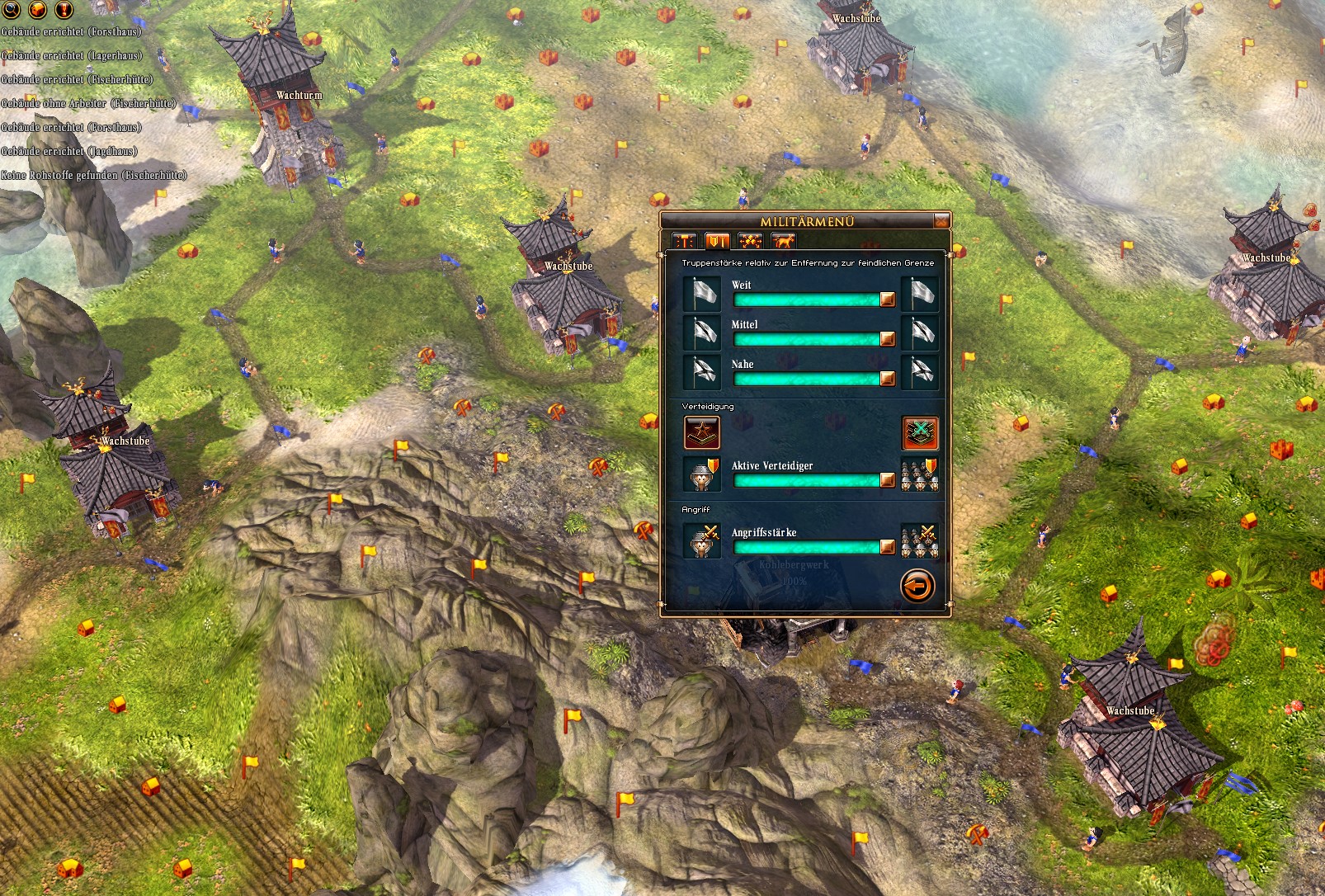Go back with the orange arrow button
Viewport: 1325px width, 896px height.
[x=917, y=587]
